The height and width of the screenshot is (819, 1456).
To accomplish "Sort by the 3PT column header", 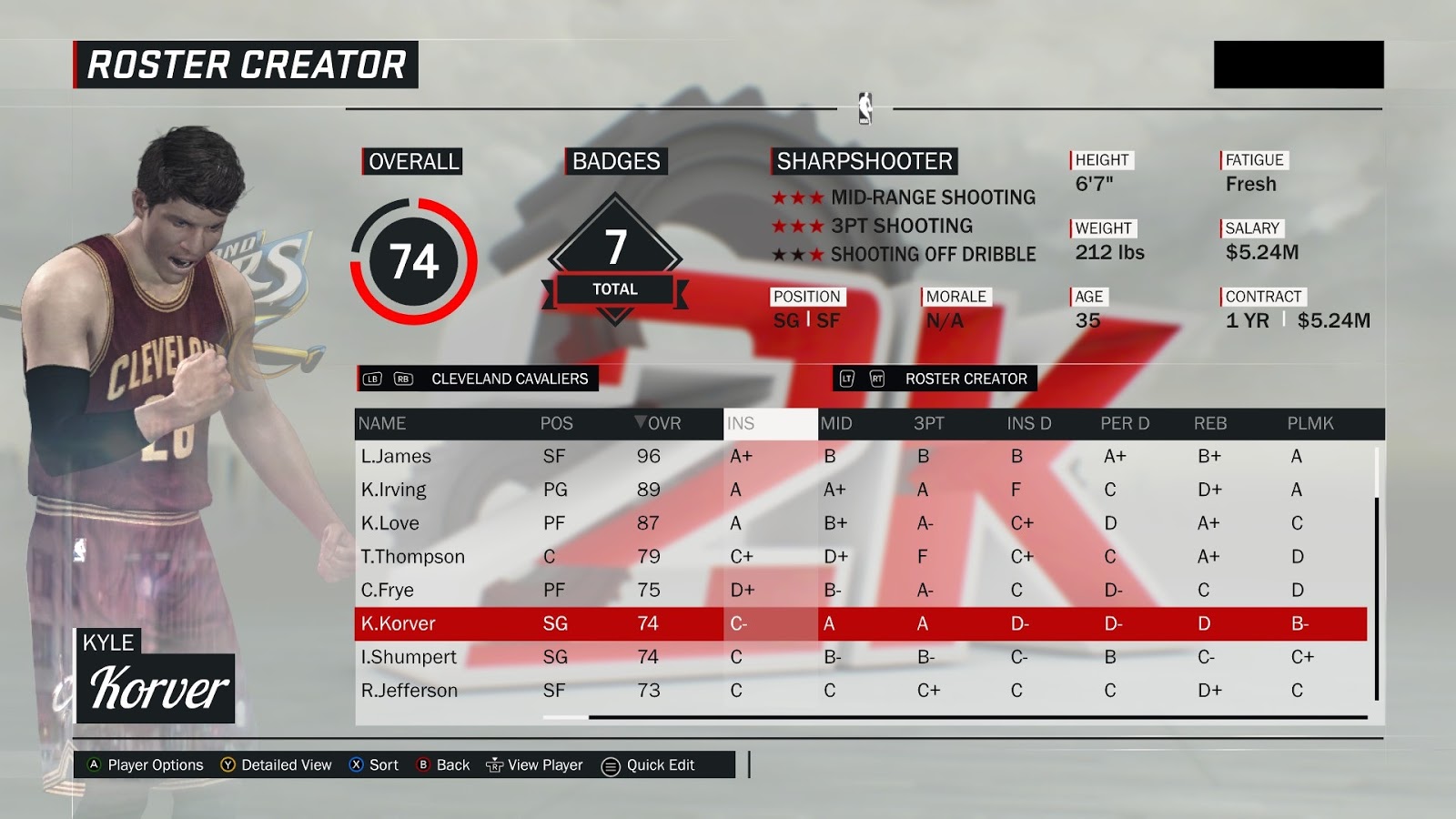I will [x=928, y=423].
